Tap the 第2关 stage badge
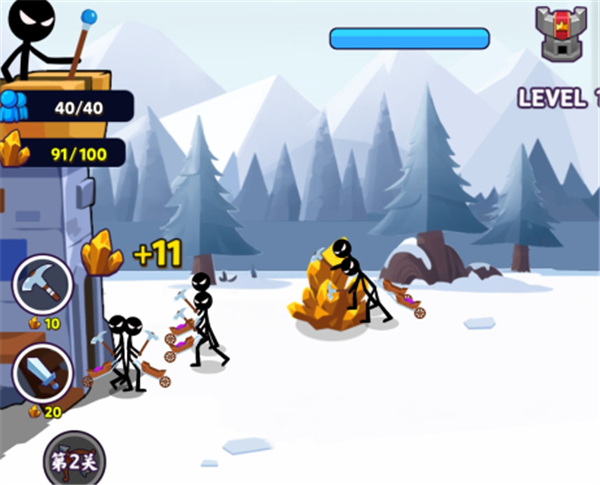Image resolution: width=600 pixels, height=485 pixels. (x=73, y=461)
